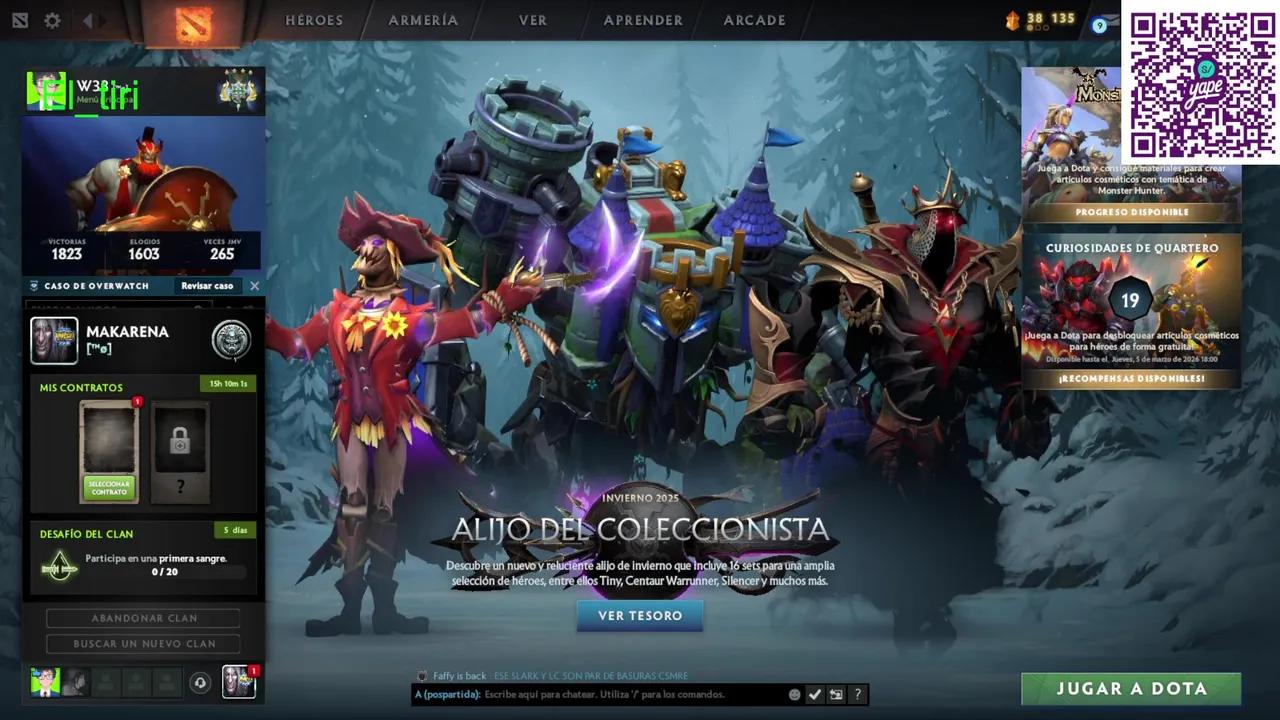Click the Dota Plus circle icon top right
The width and height of the screenshot is (1280, 720).
(x=1100, y=26)
